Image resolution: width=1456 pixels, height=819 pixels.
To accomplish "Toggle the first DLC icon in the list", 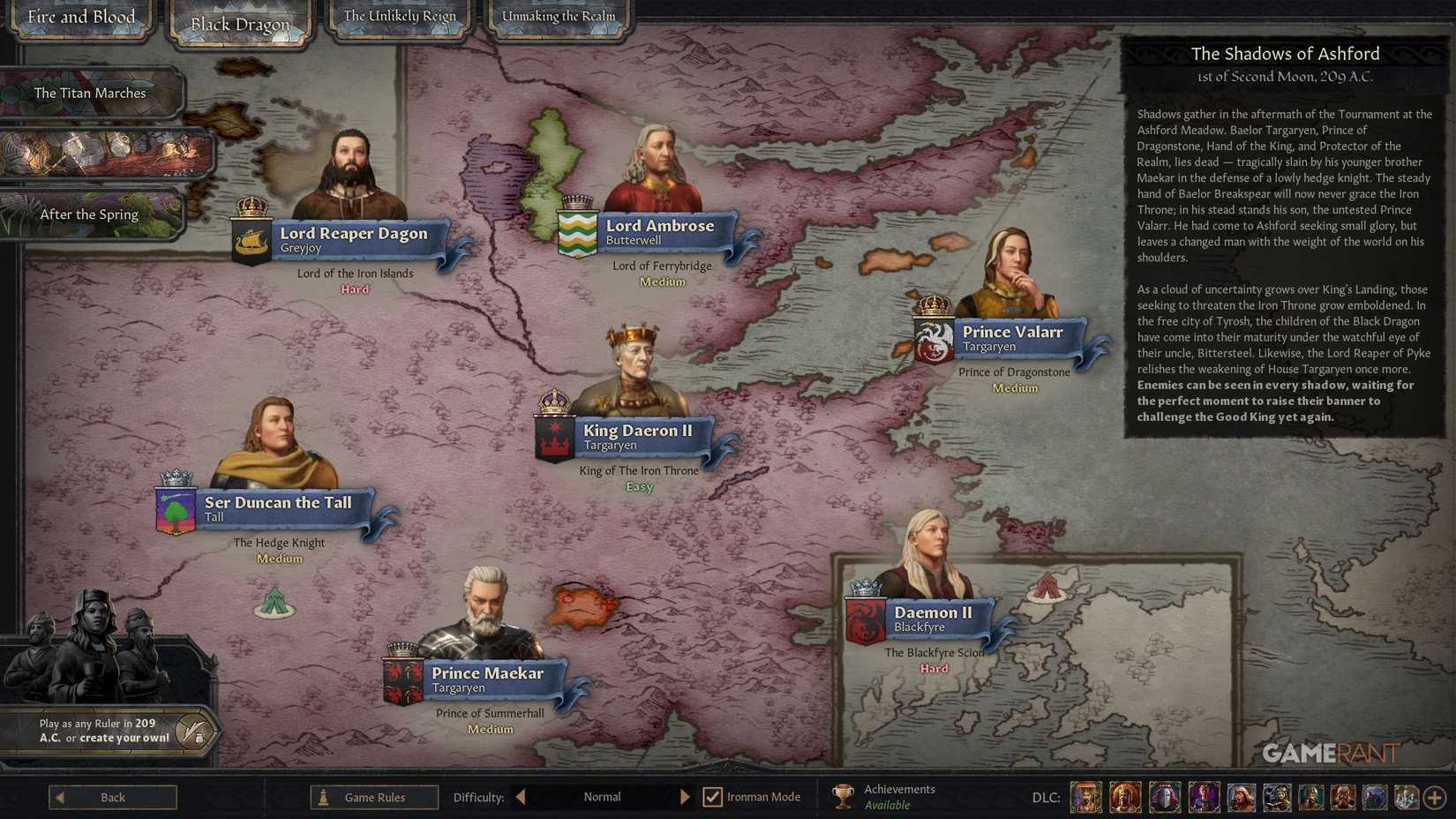I will [1086, 796].
